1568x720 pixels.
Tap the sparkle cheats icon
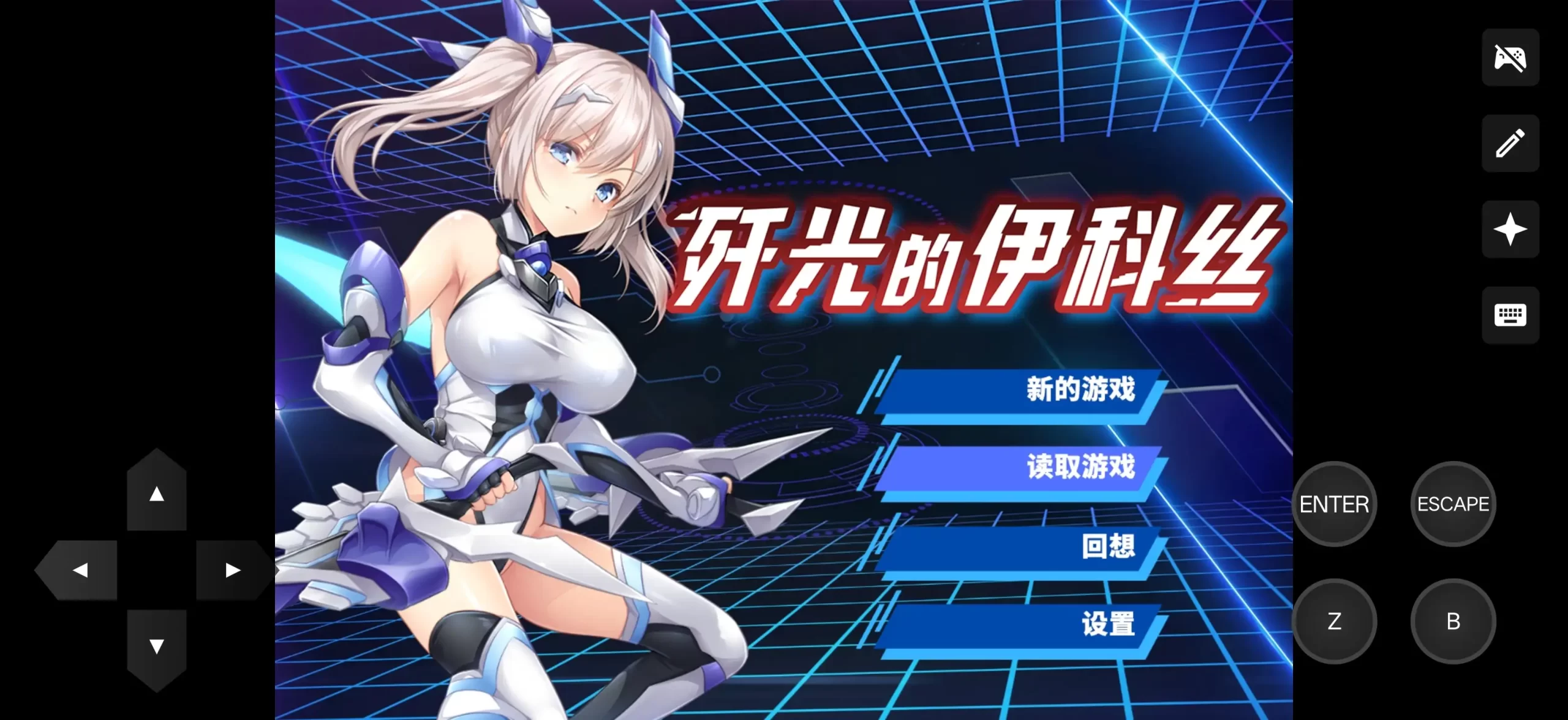coord(1510,229)
